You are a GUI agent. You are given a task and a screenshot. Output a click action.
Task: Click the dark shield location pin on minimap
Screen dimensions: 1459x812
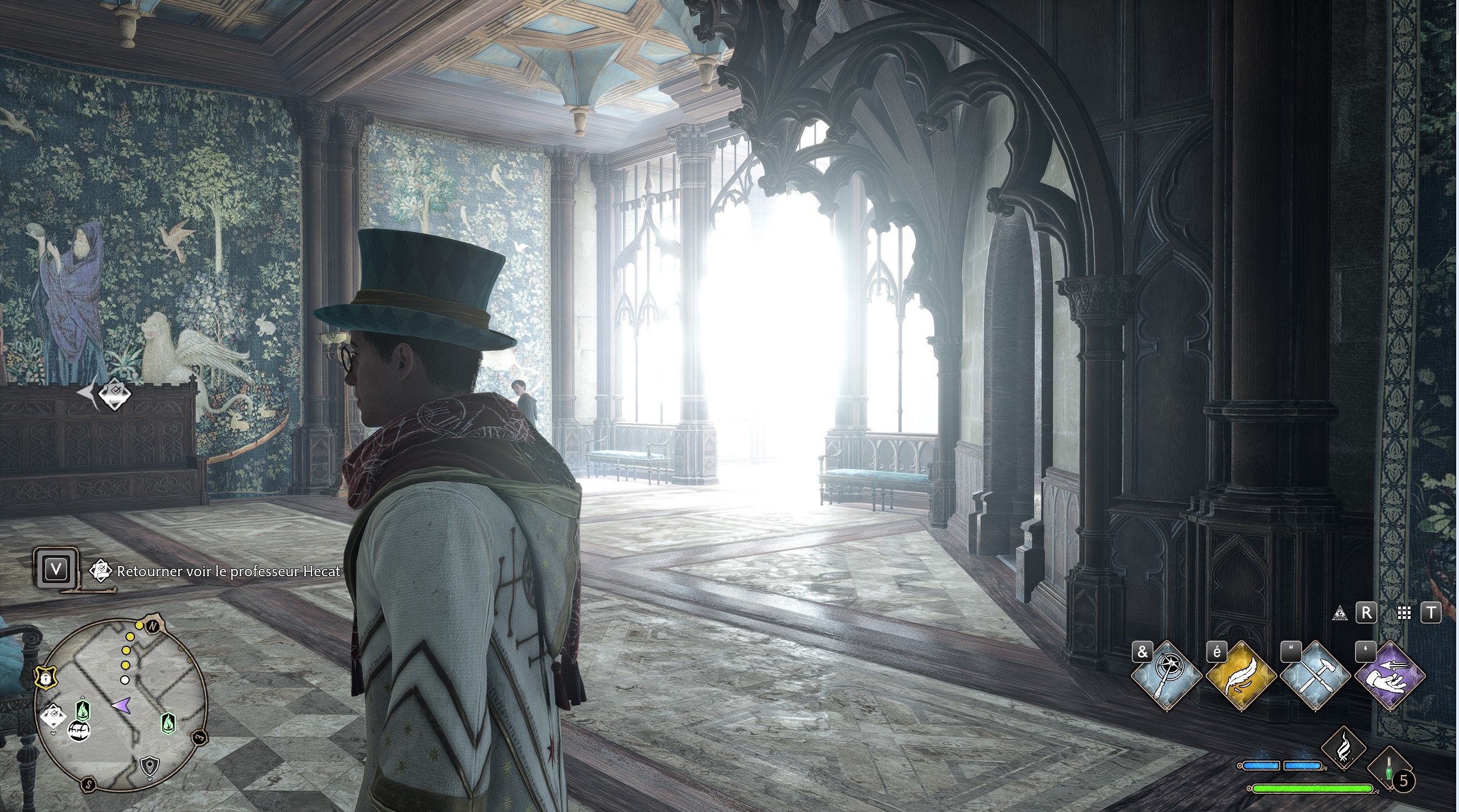pyautogui.click(x=149, y=765)
